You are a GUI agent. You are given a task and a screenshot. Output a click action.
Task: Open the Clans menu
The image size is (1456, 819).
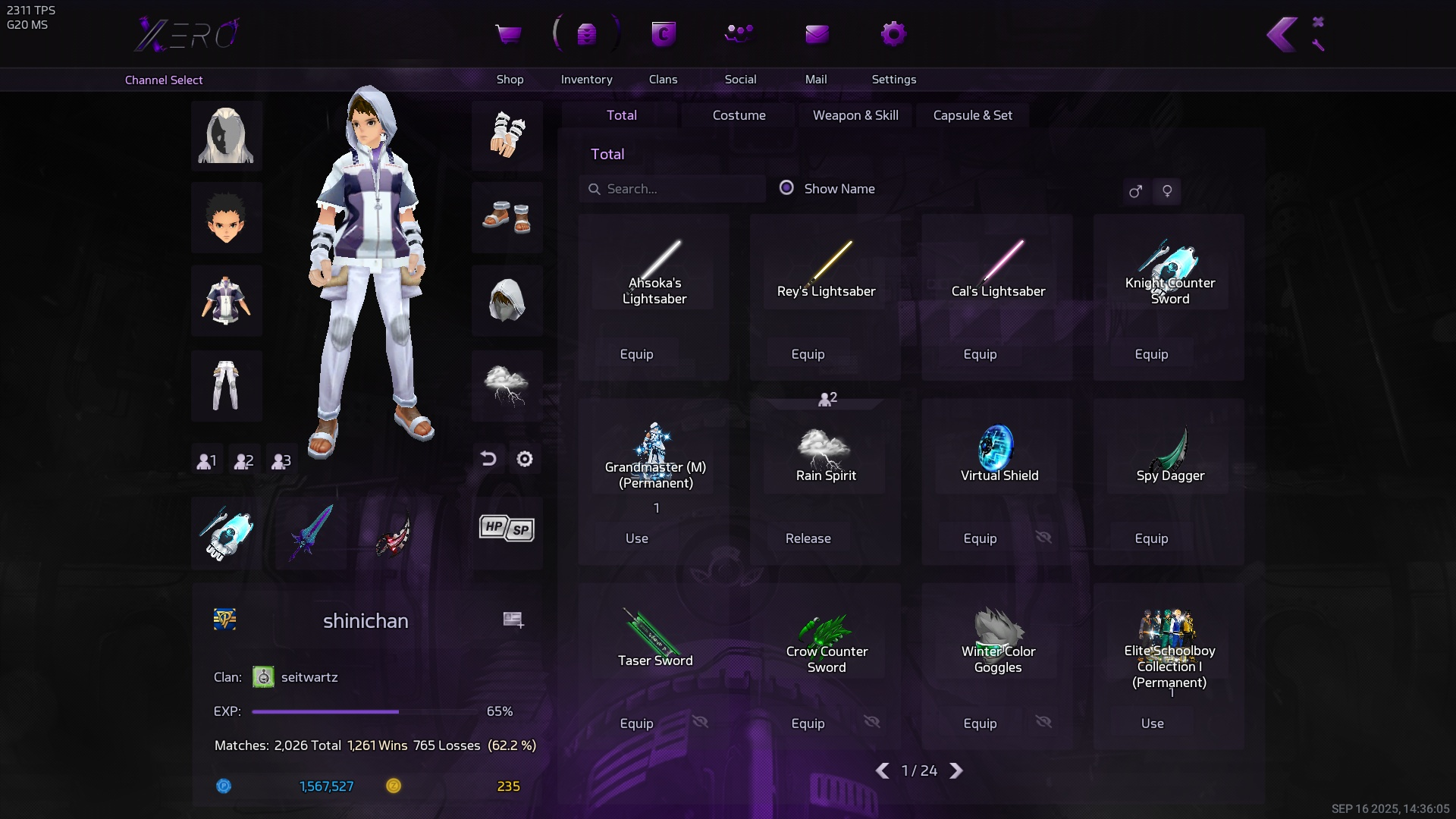(663, 35)
